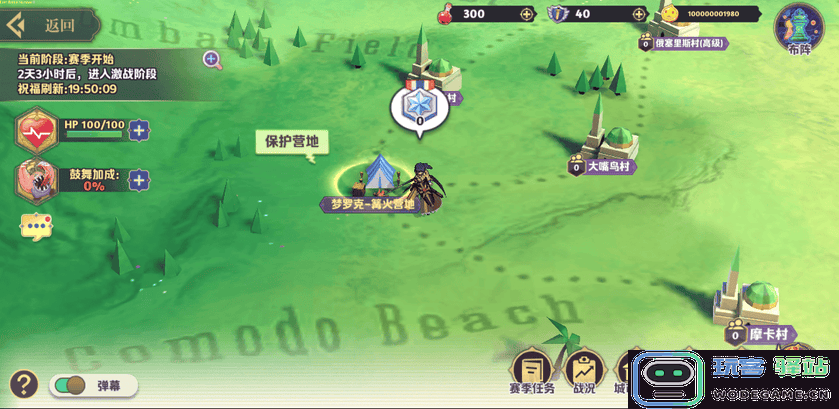Viewport: 839px width, 409px height.
Task: Add more sword shield points with the plus
Action: [x=638, y=14]
